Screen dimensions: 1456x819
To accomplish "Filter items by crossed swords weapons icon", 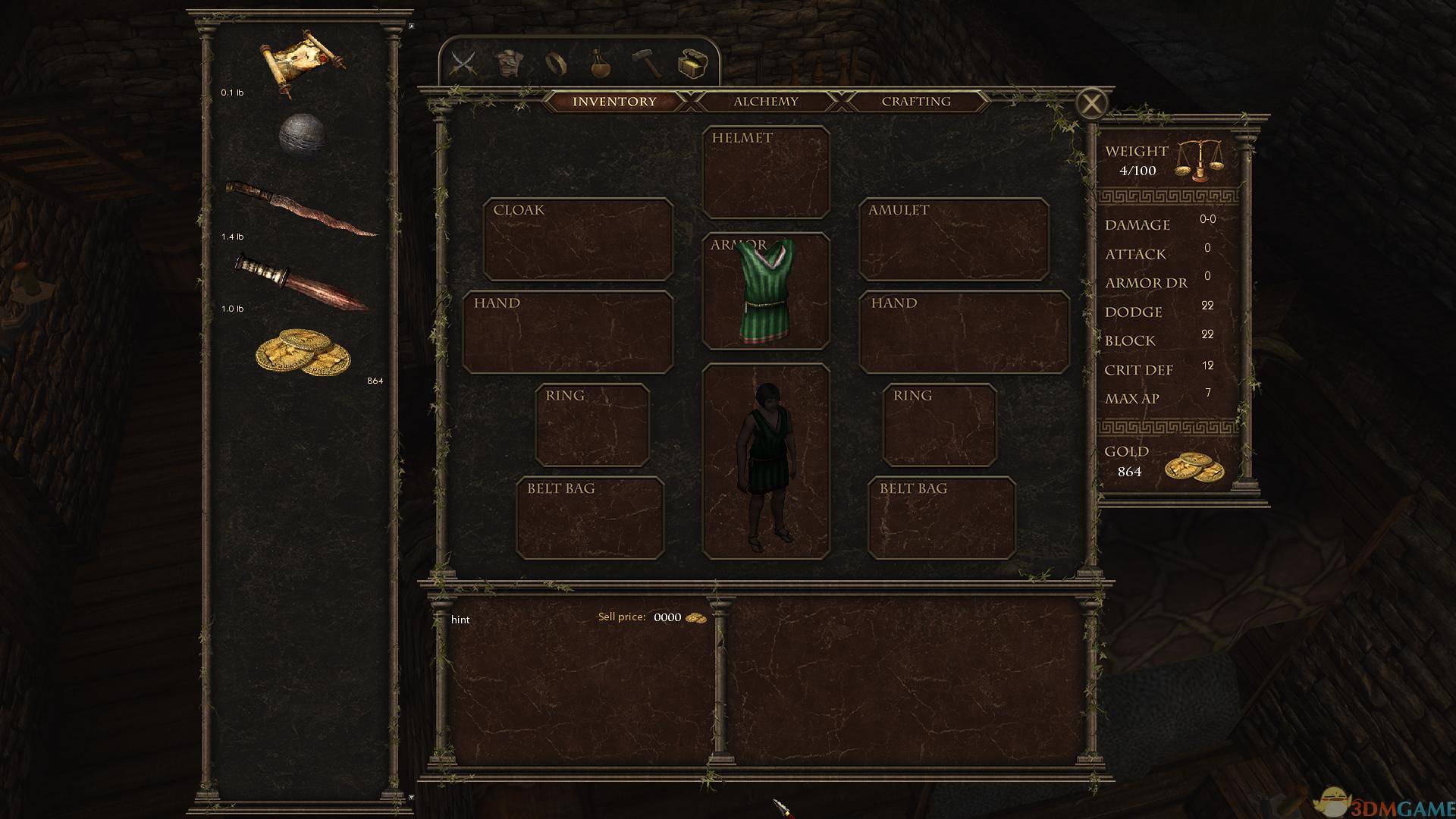I will [x=463, y=63].
